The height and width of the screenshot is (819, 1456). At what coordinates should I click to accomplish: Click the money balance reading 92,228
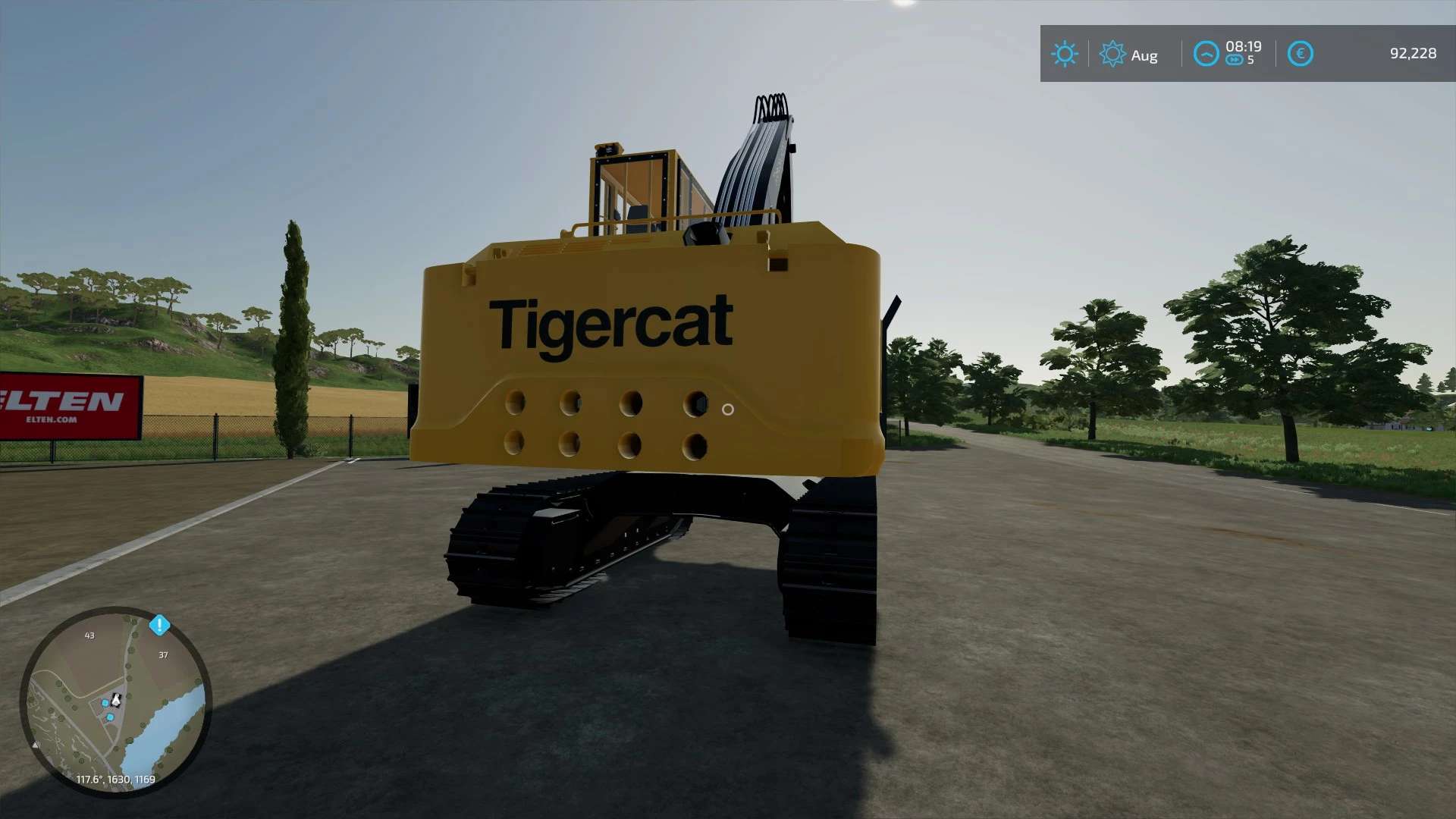point(1412,53)
